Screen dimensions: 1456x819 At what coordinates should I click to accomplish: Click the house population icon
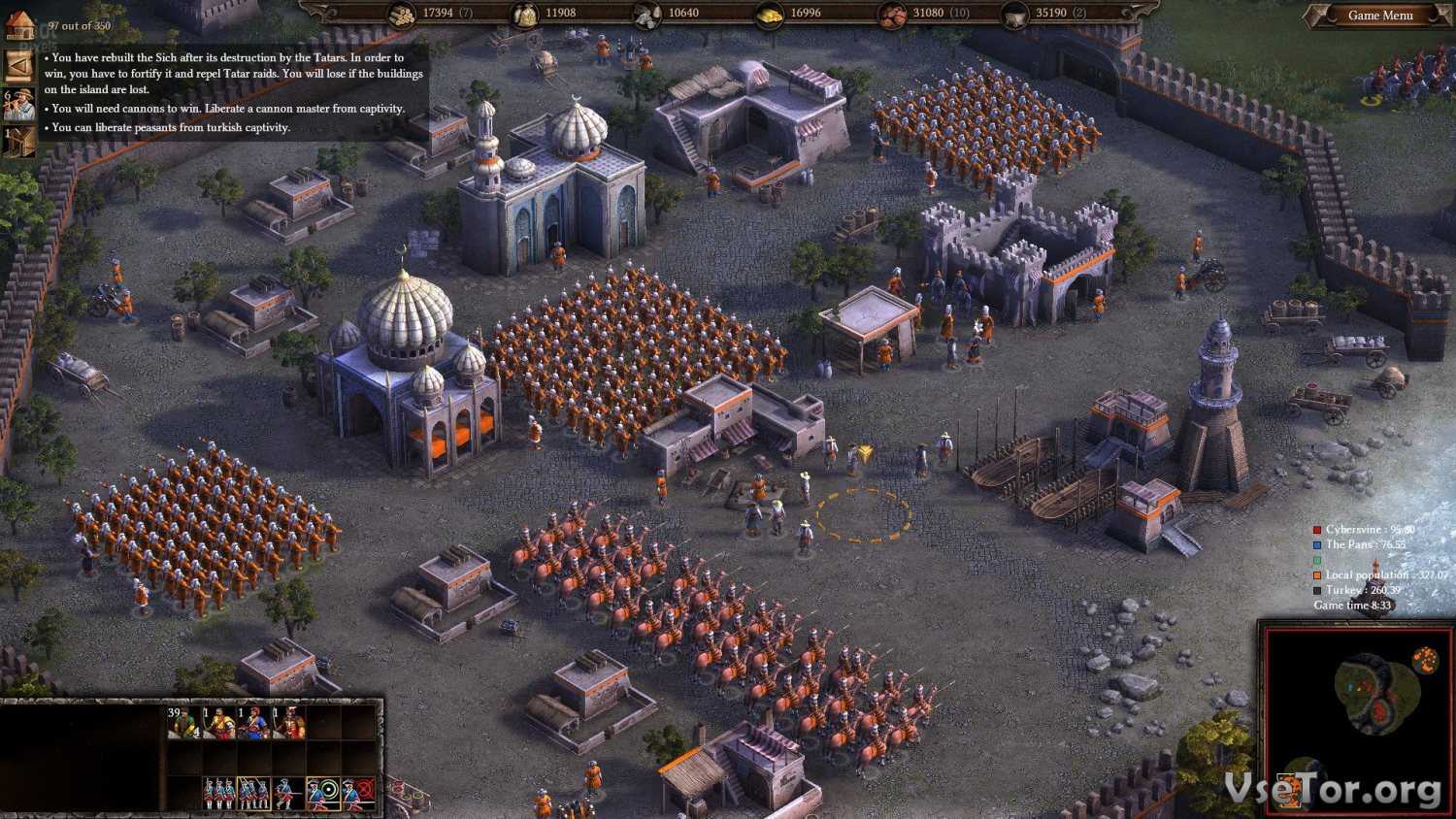point(19,26)
